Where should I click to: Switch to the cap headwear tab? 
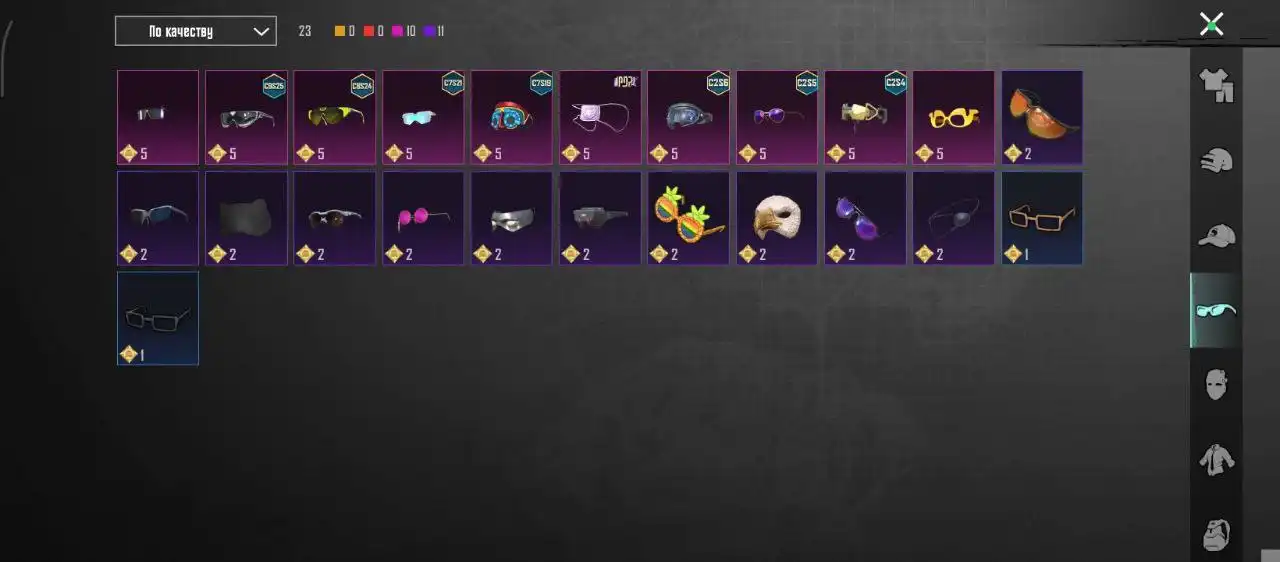(1216, 236)
